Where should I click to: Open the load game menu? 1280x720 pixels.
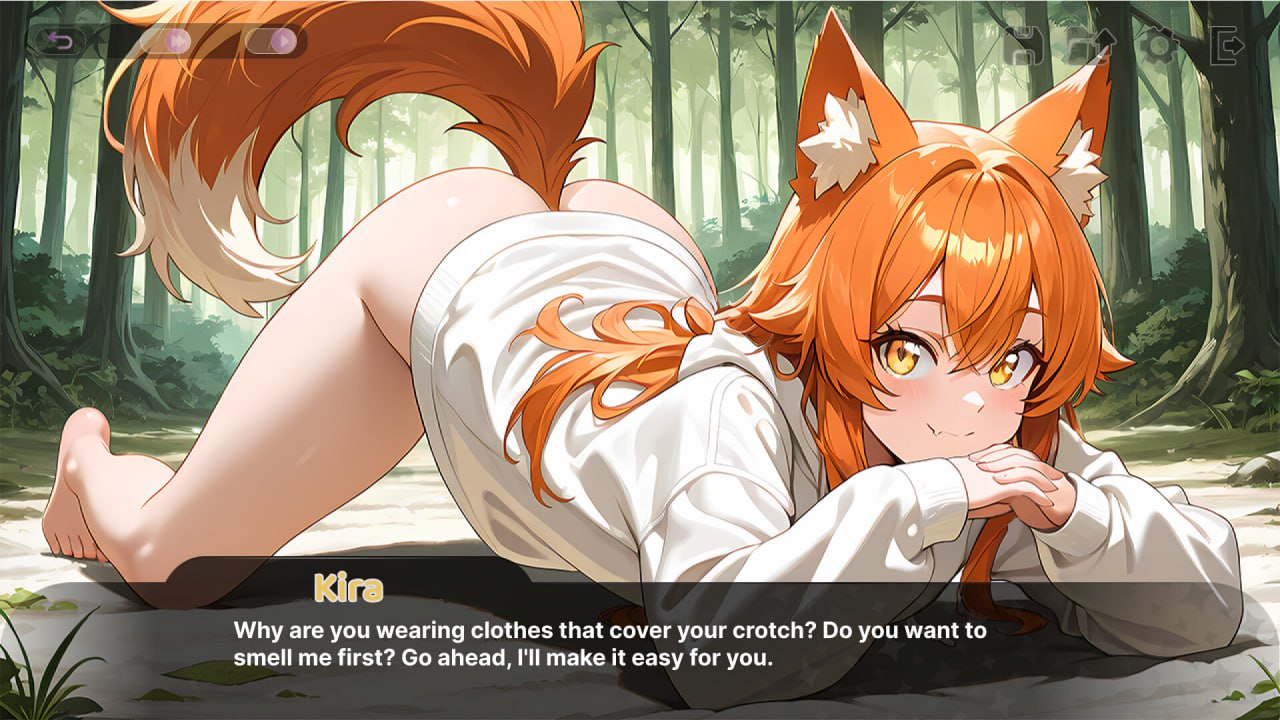[x=1090, y=45]
